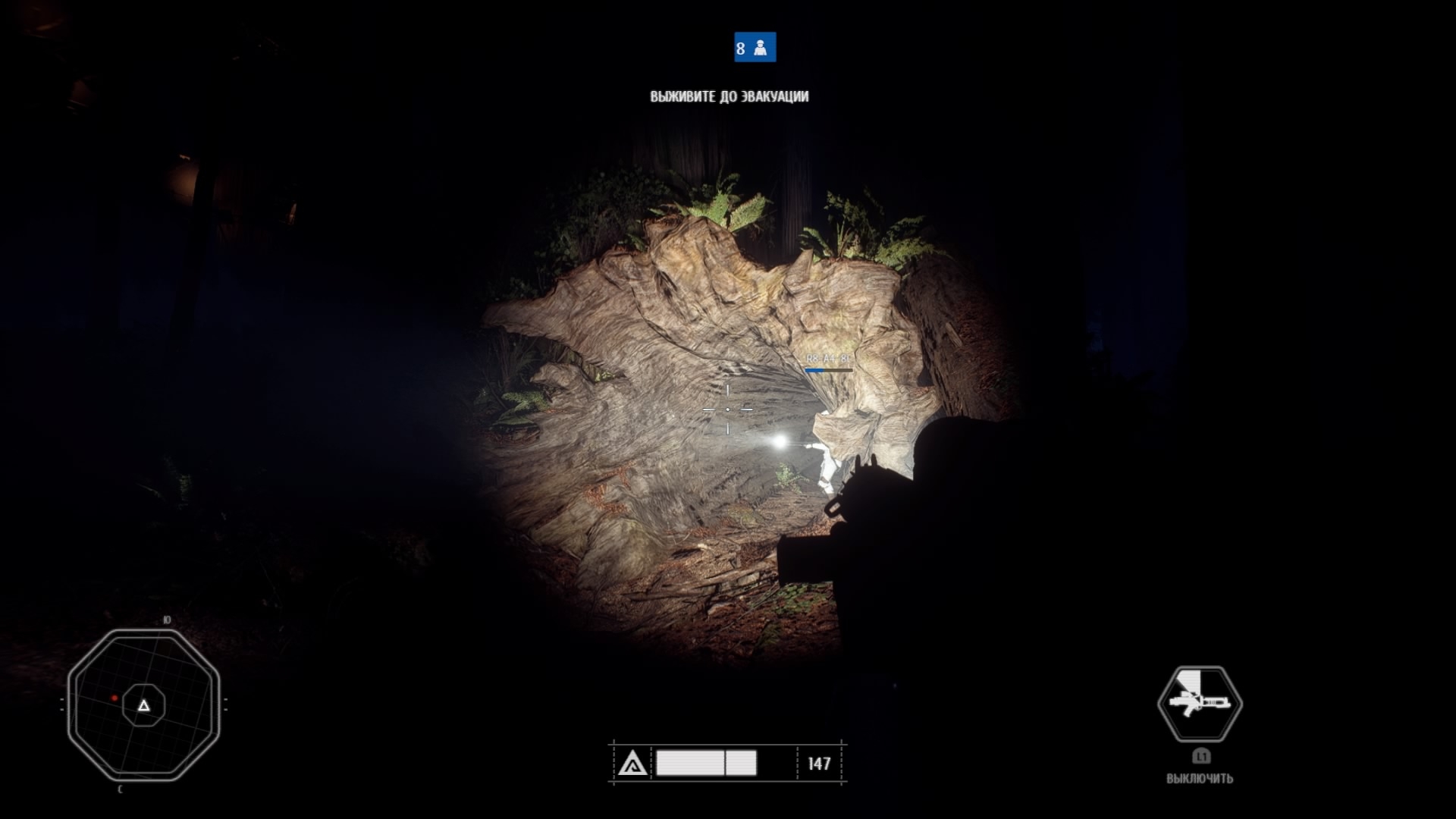1456x819 pixels.
Task: Click the ВЫКЛЮЧИТЬ text label
Action: tap(1200, 778)
